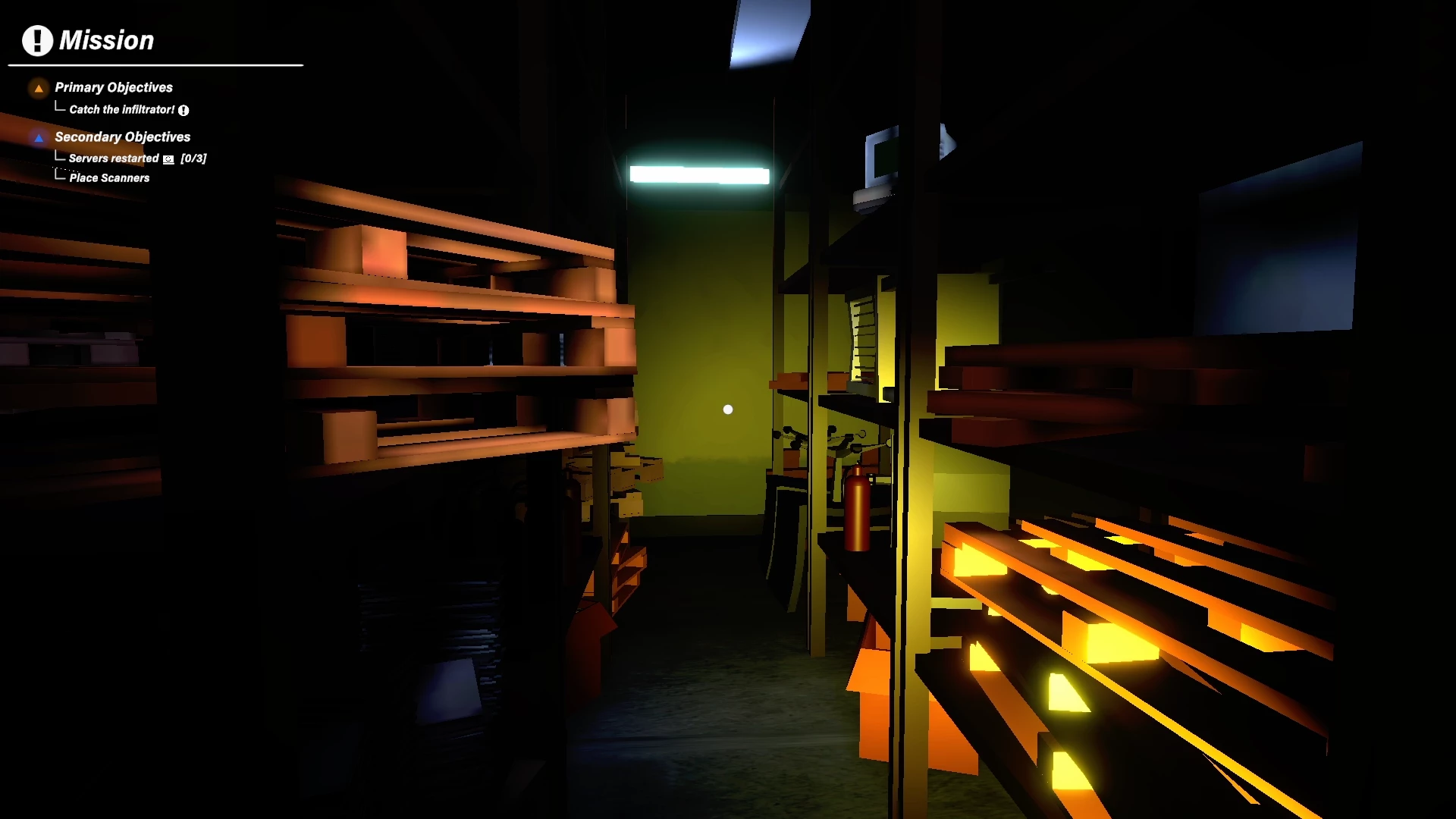Expand the Primary Objectives section
Screen dimensions: 1456x819
[114, 87]
